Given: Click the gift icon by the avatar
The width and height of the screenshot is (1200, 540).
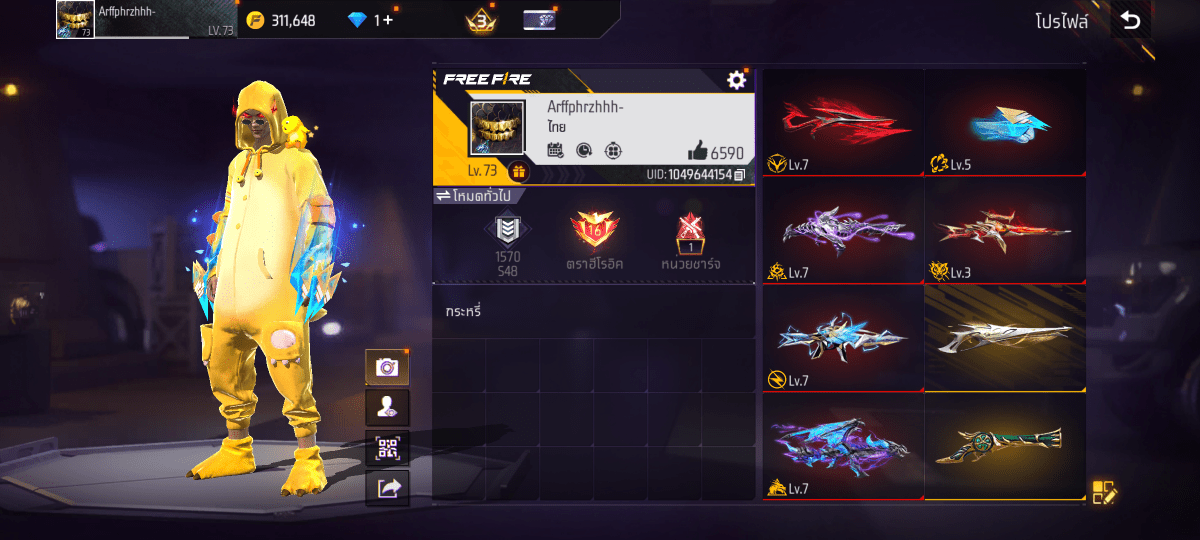Looking at the screenshot, I should (x=518, y=171).
